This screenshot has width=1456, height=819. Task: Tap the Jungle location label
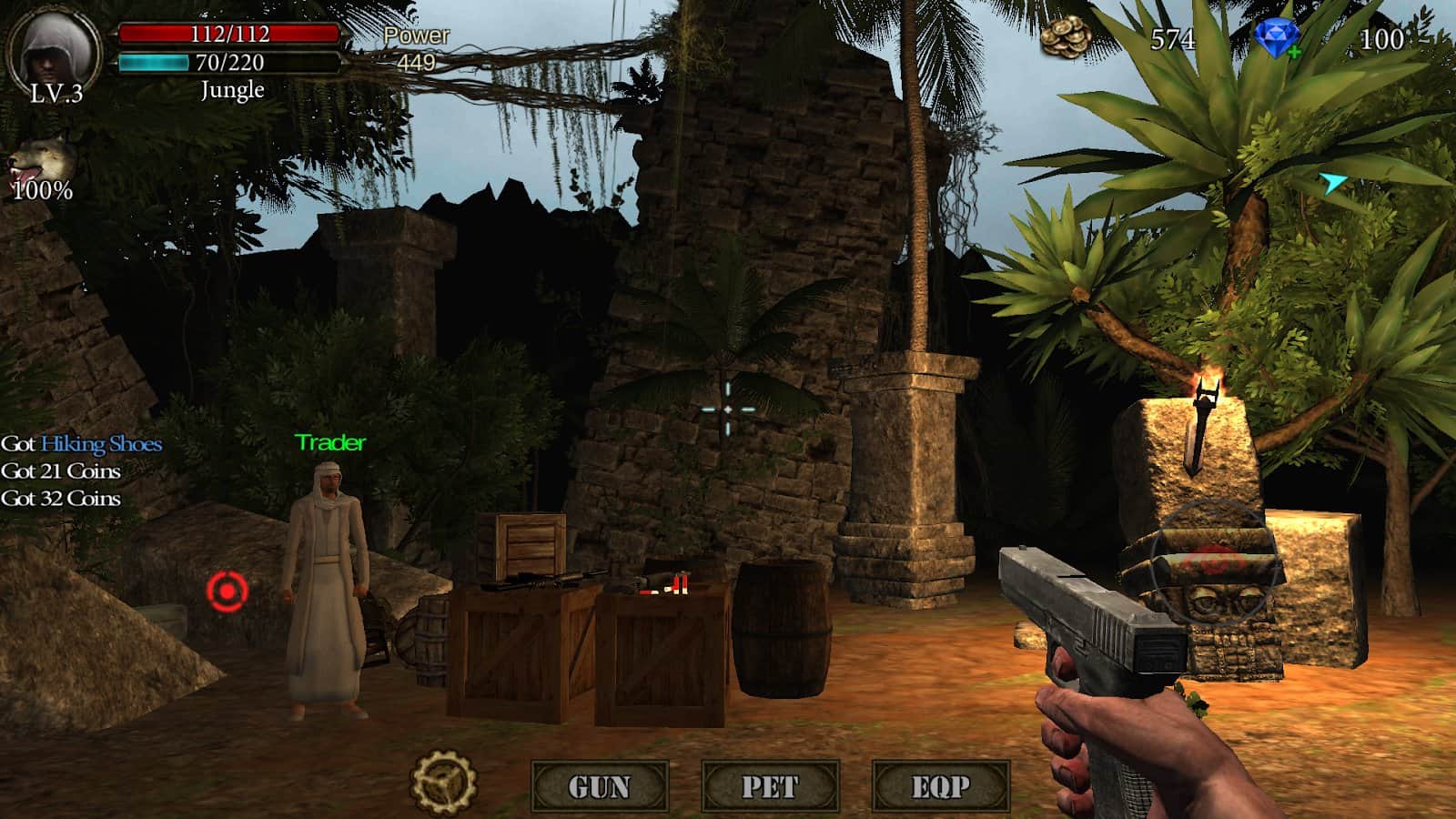tap(230, 89)
